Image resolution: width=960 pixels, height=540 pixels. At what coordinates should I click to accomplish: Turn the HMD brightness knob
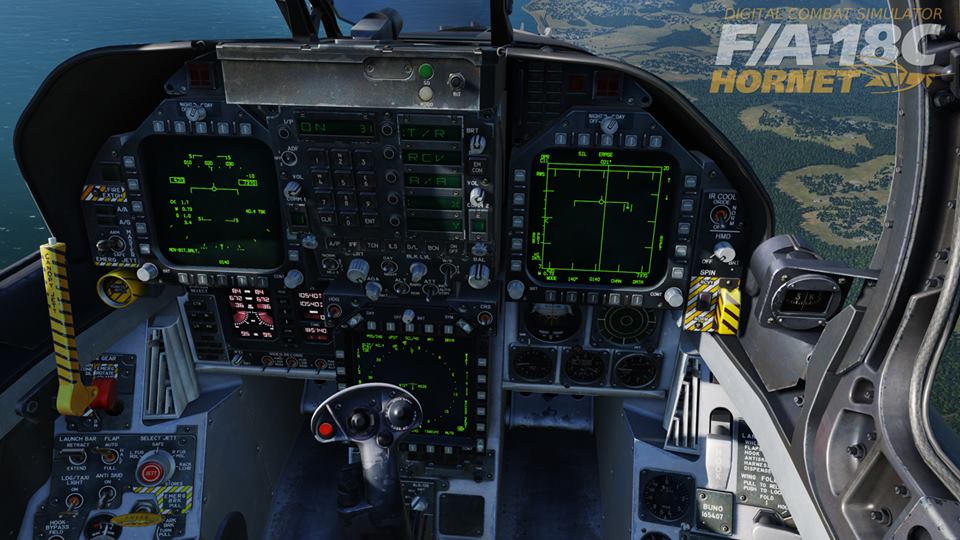[x=722, y=253]
